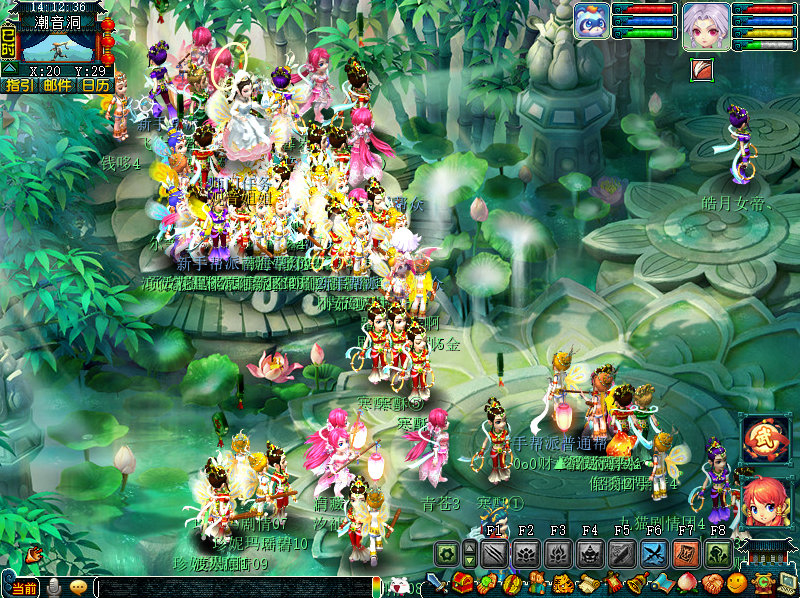Click the 潮音洞 minimap scene picture
This screenshot has height=598, width=800.
[x=58, y=47]
